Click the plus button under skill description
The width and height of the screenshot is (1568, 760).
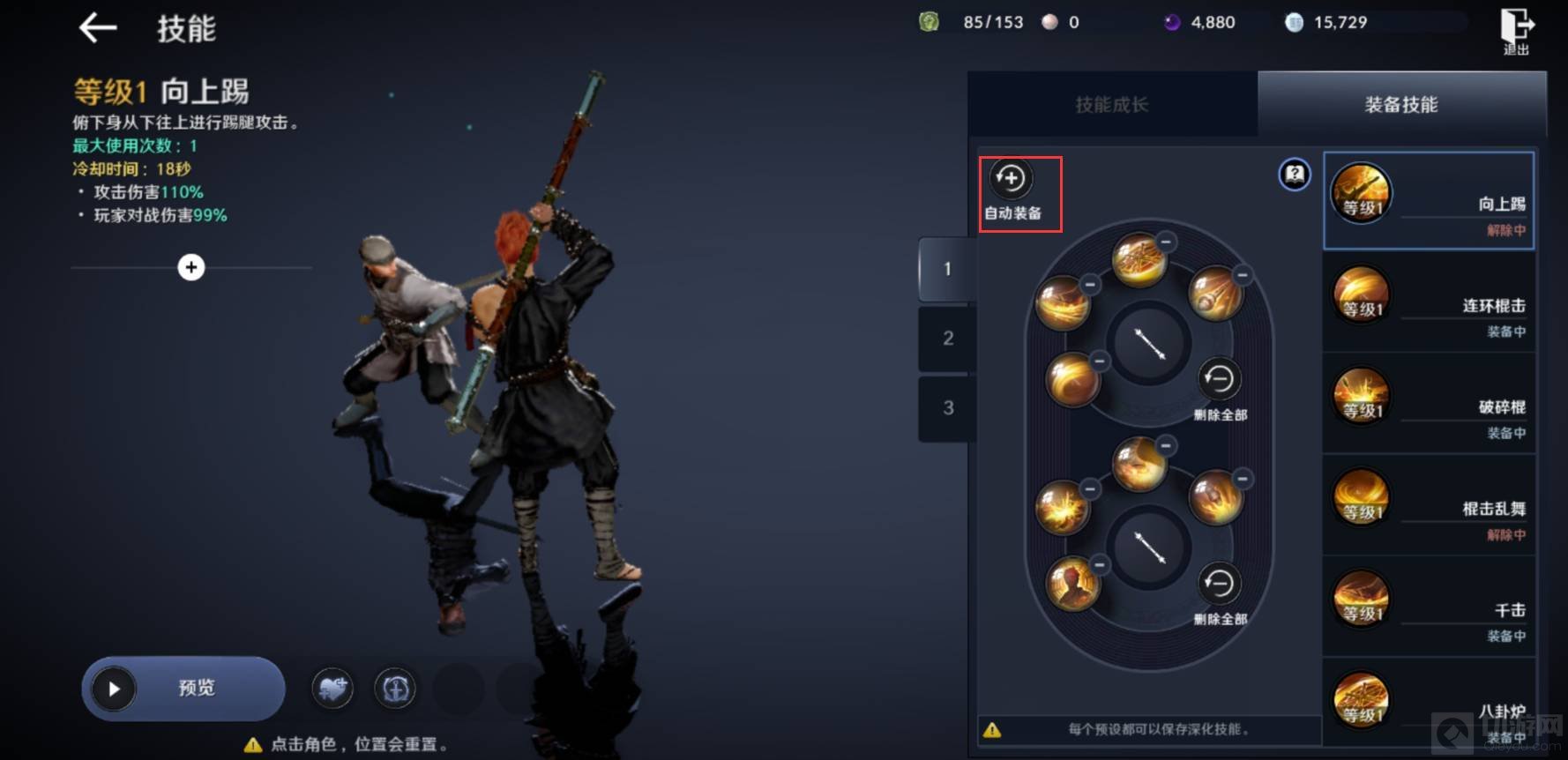point(191,267)
